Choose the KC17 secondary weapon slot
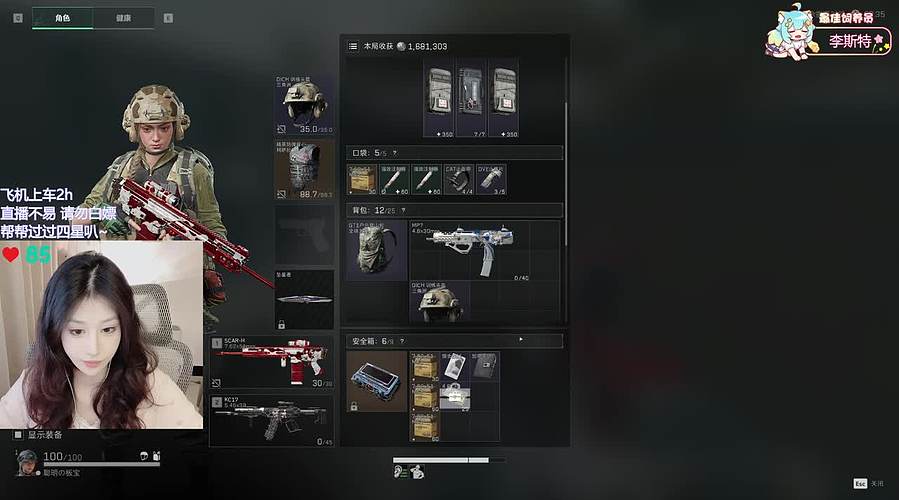This screenshot has width=899, height=500. (x=271, y=420)
